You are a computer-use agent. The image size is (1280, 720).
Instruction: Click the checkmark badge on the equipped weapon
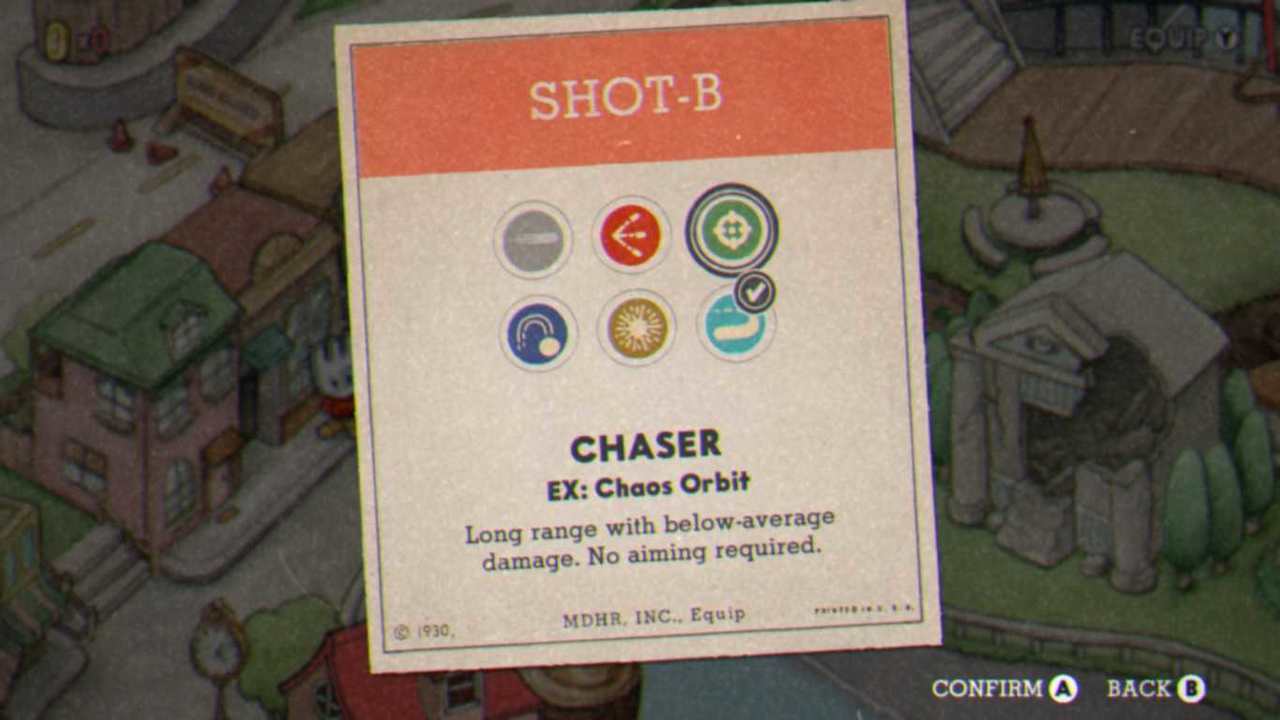pos(757,293)
